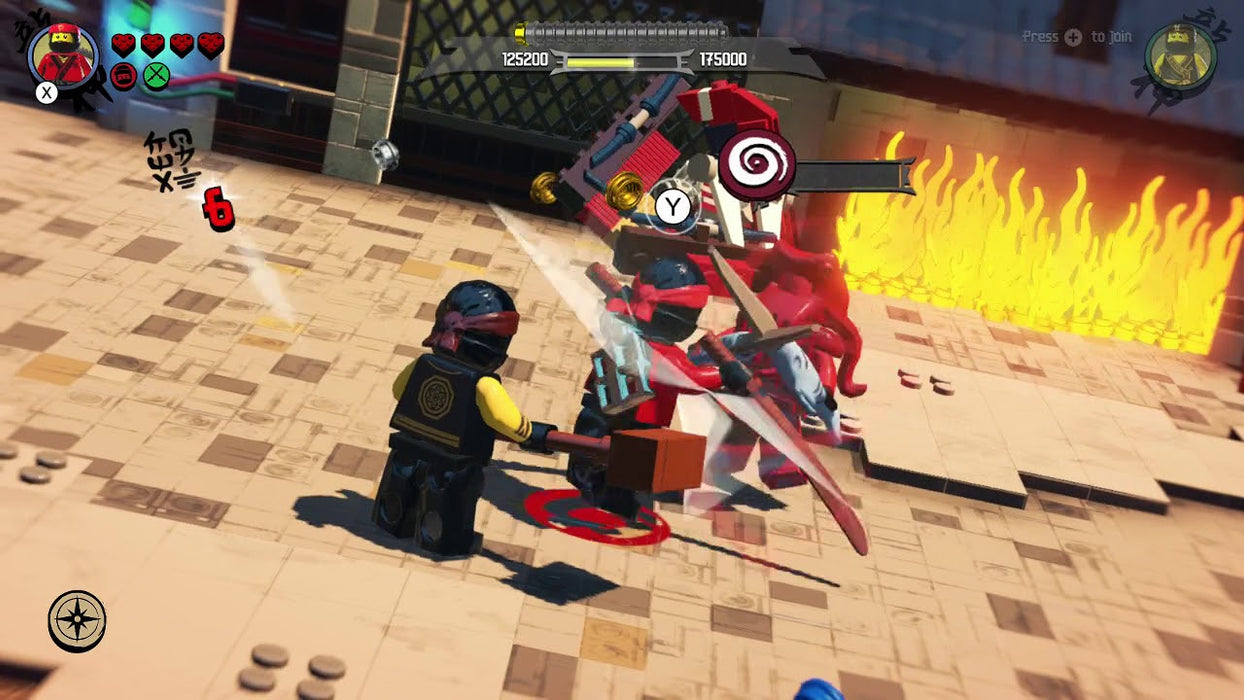Click the white spiral enemy marker icon
Image resolution: width=1244 pixels, height=700 pixels.
[x=757, y=165]
